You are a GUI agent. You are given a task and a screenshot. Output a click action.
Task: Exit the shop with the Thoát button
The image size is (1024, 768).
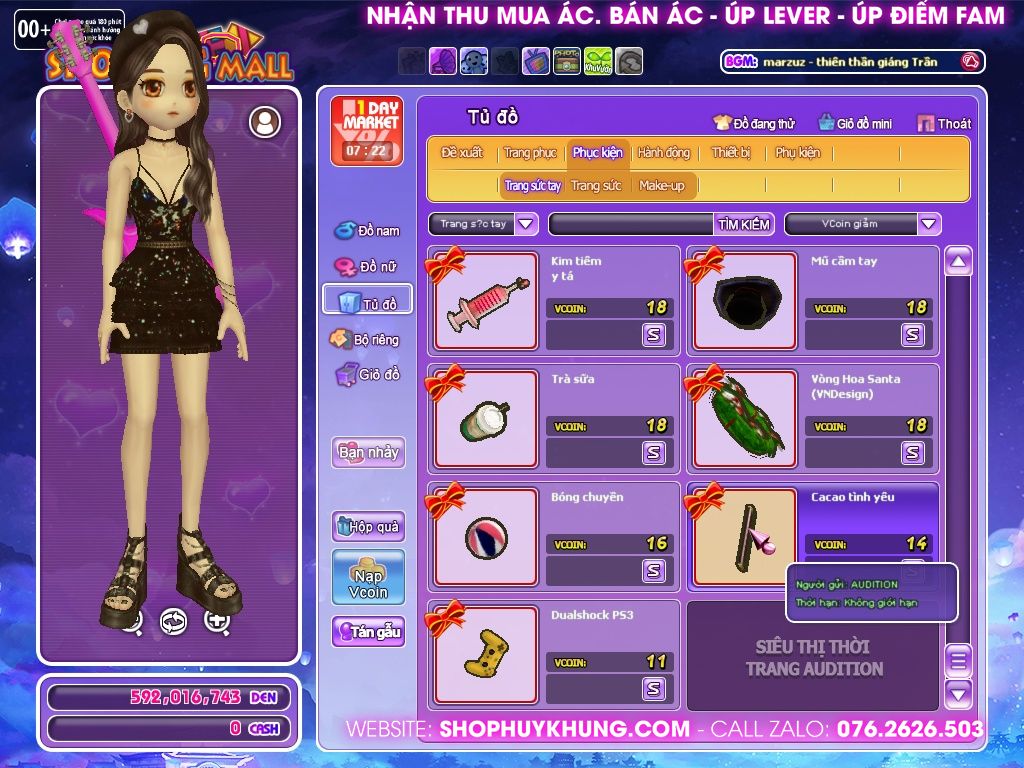[944, 124]
